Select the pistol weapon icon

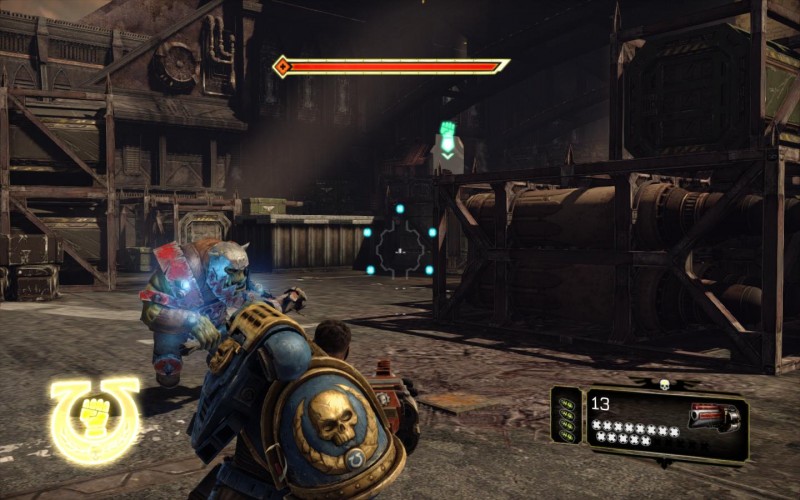714,416
